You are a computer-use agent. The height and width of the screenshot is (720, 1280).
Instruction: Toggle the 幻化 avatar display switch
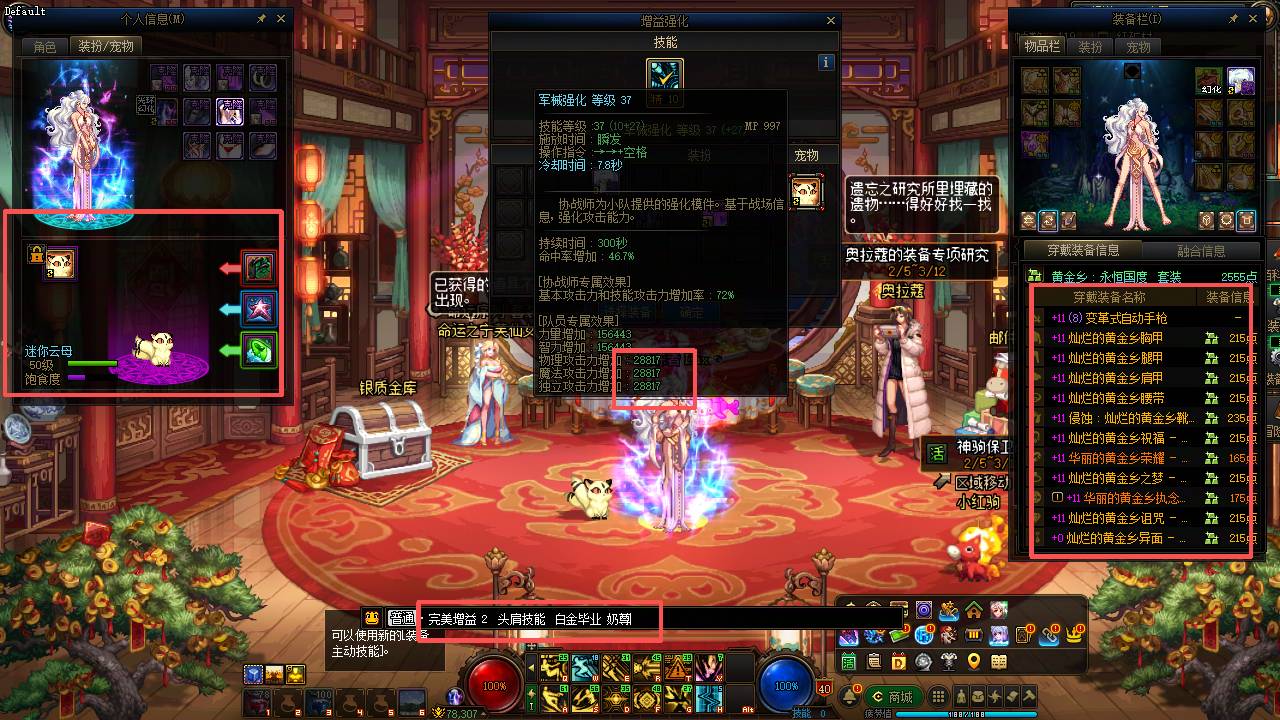pyautogui.click(x=1231, y=90)
